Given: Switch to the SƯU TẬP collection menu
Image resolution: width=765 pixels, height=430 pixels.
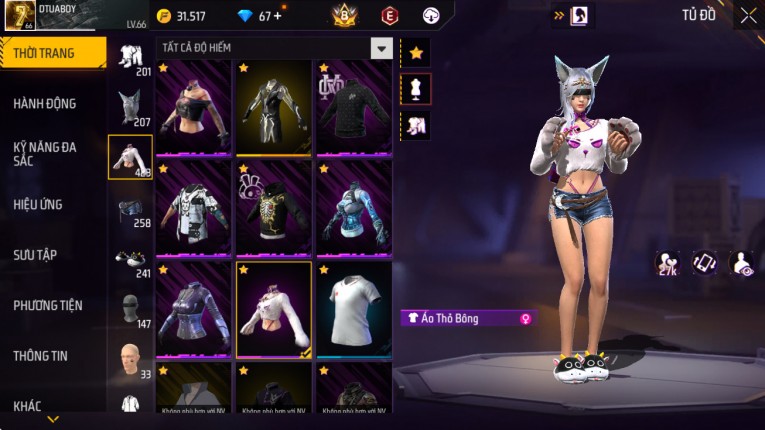Looking at the screenshot, I should pos(35,255).
